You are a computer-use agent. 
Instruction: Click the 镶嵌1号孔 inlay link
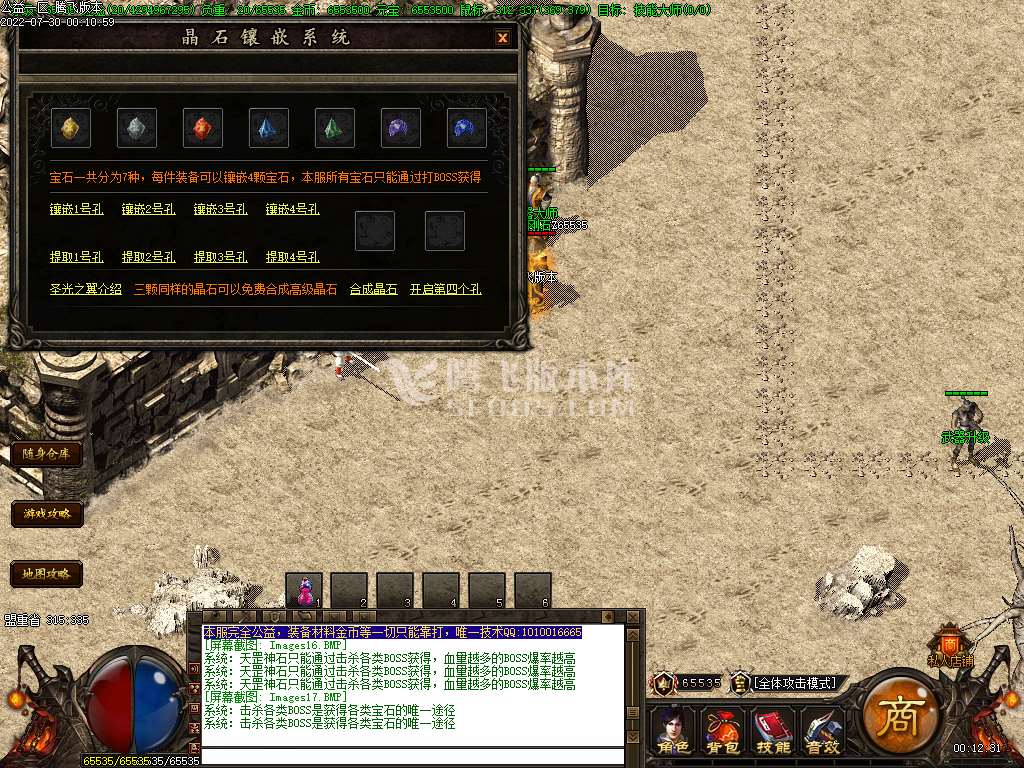point(77,210)
